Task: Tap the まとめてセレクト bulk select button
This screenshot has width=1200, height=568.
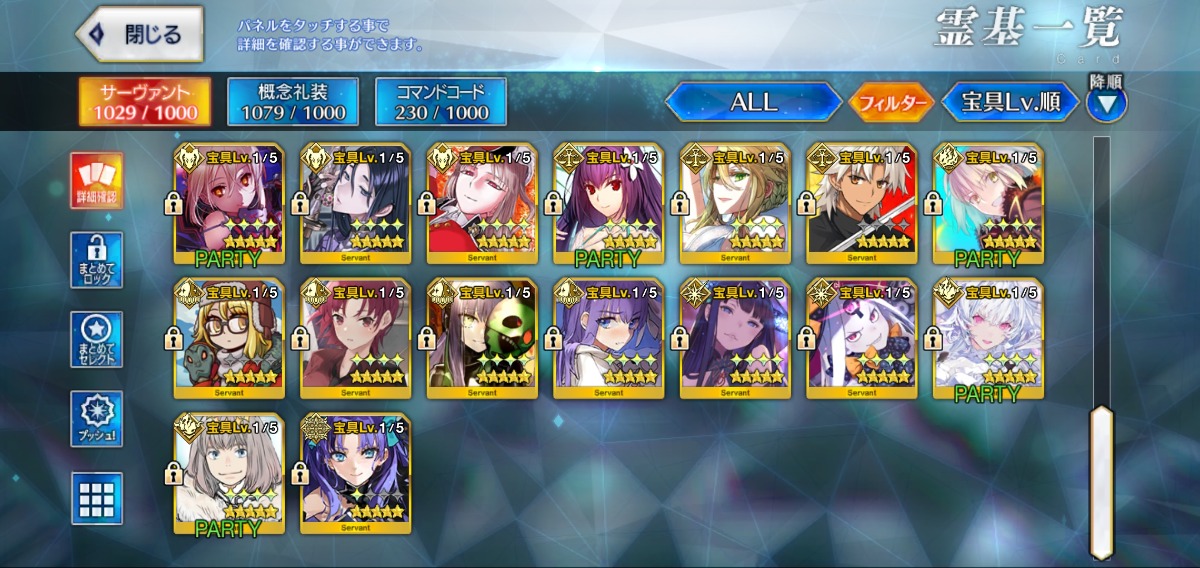Action: point(97,340)
